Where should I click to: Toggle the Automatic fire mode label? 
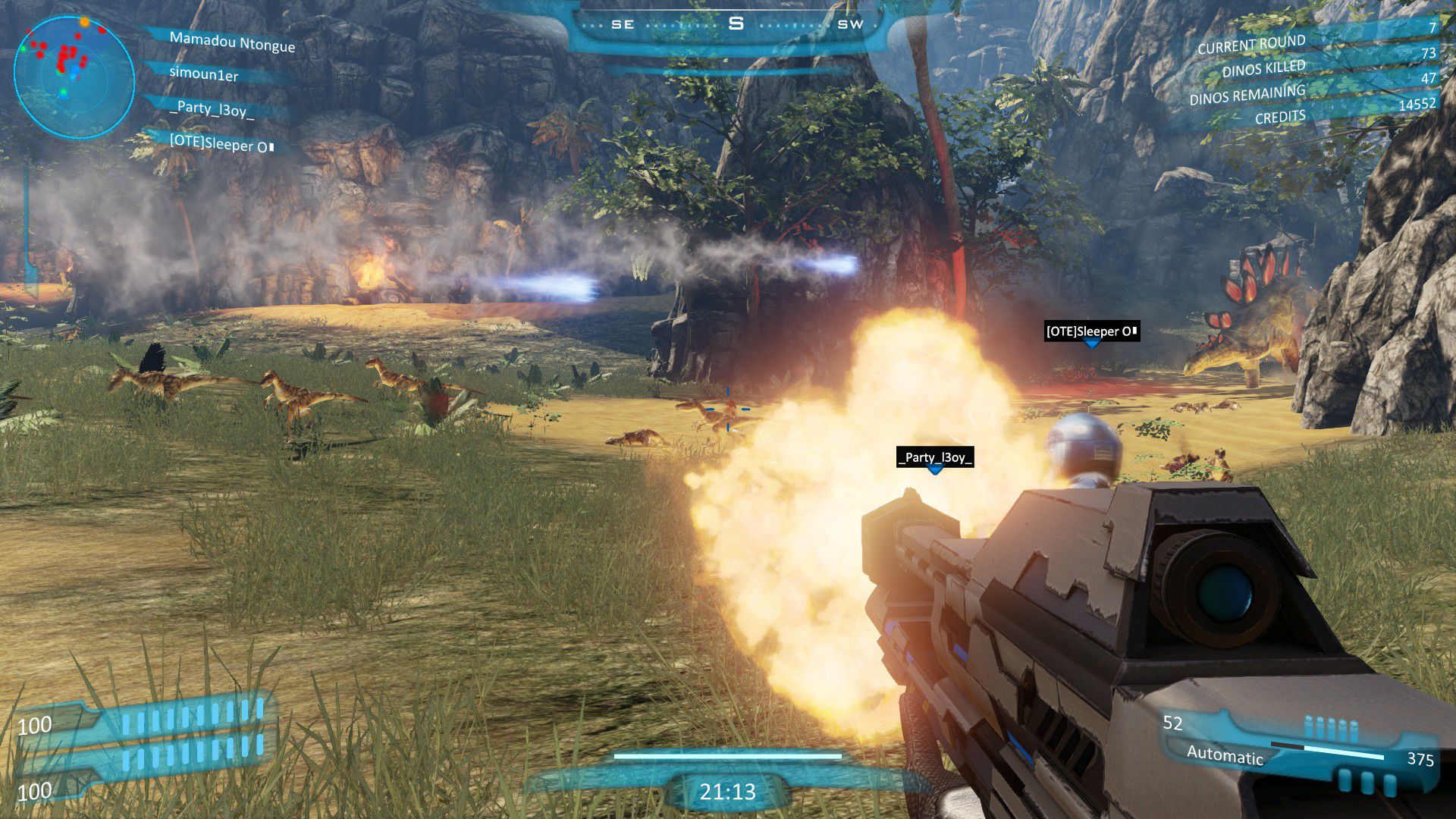coord(1225,755)
